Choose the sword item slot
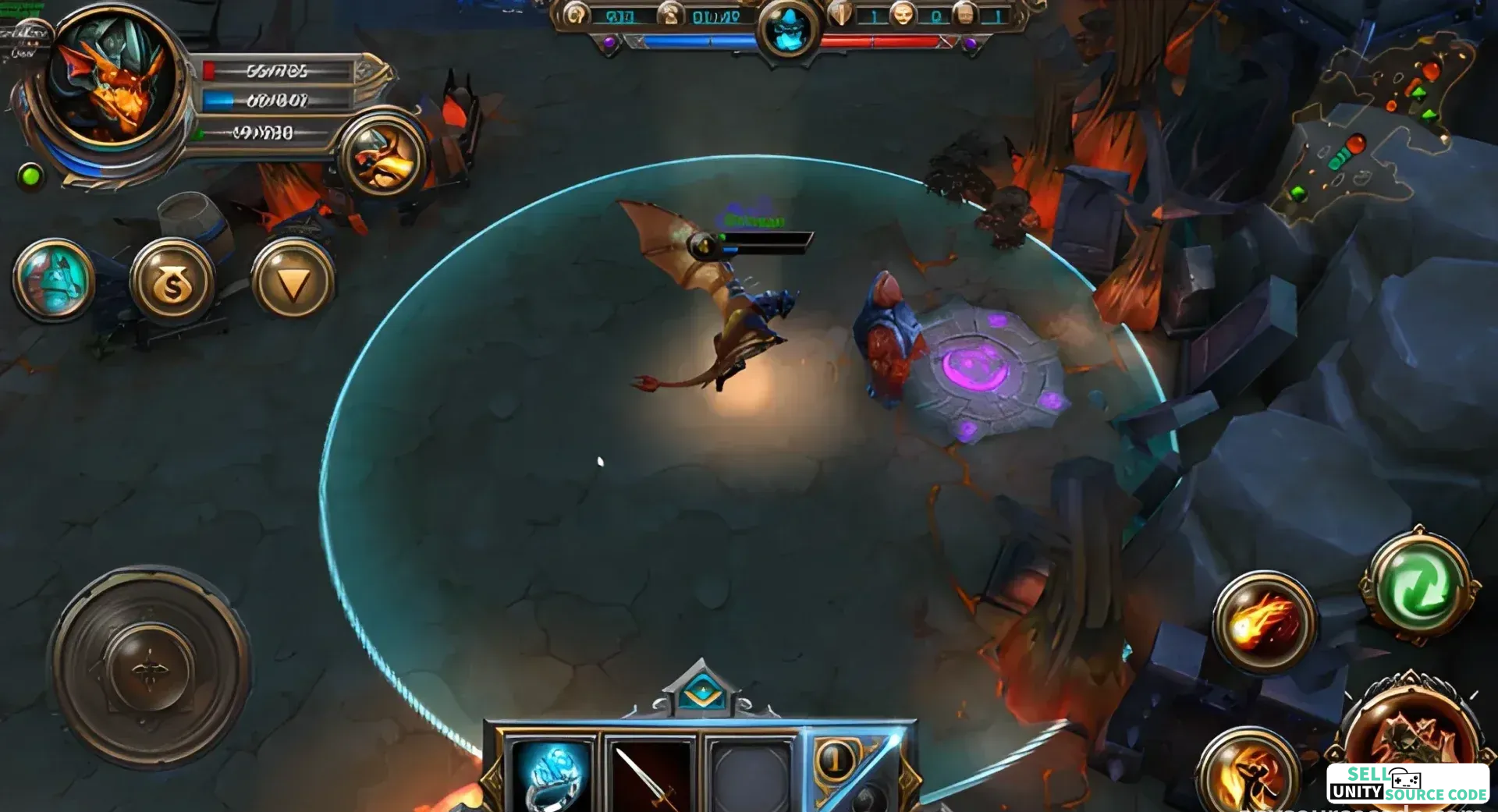 pos(650,772)
